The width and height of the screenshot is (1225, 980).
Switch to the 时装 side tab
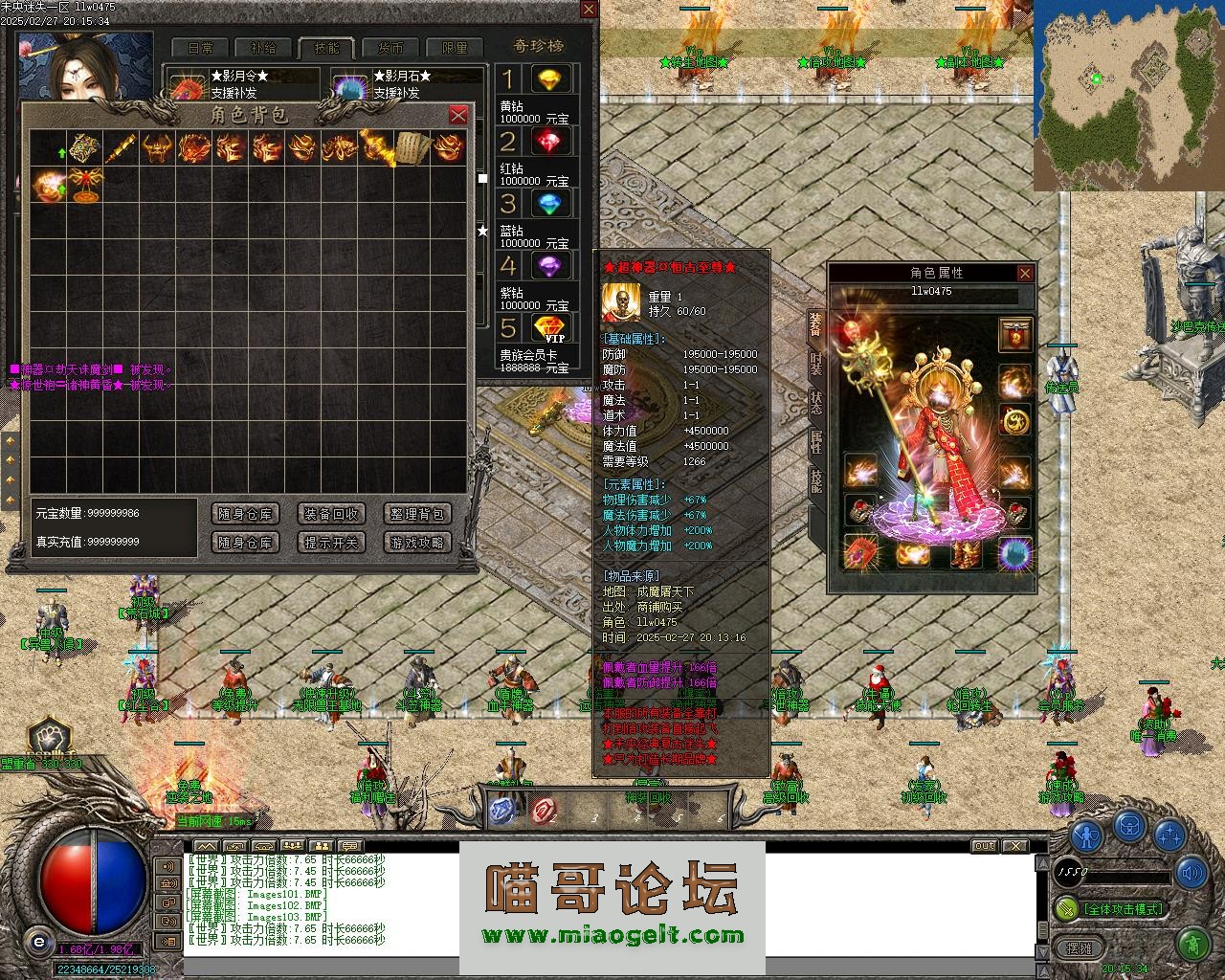click(815, 364)
